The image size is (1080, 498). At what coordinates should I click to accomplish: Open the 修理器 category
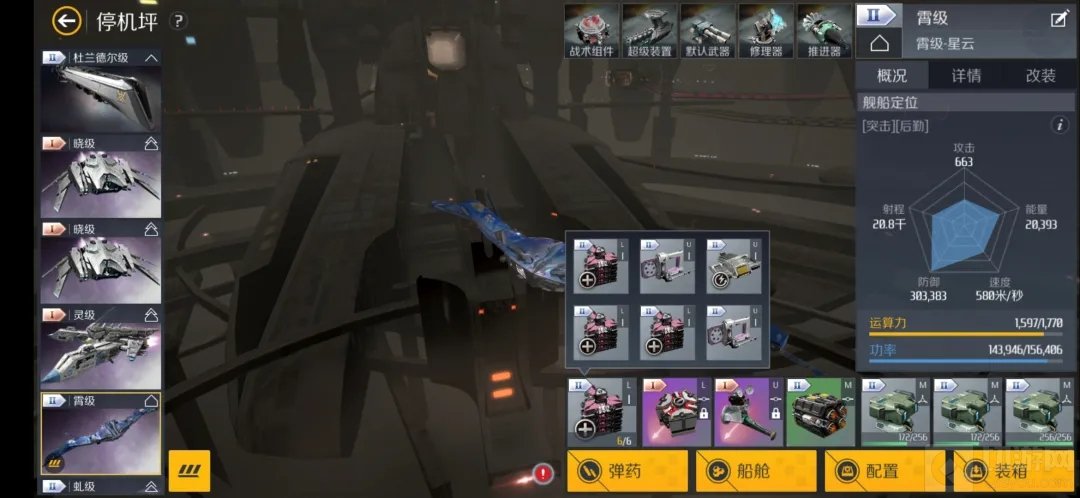(x=765, y=31)
